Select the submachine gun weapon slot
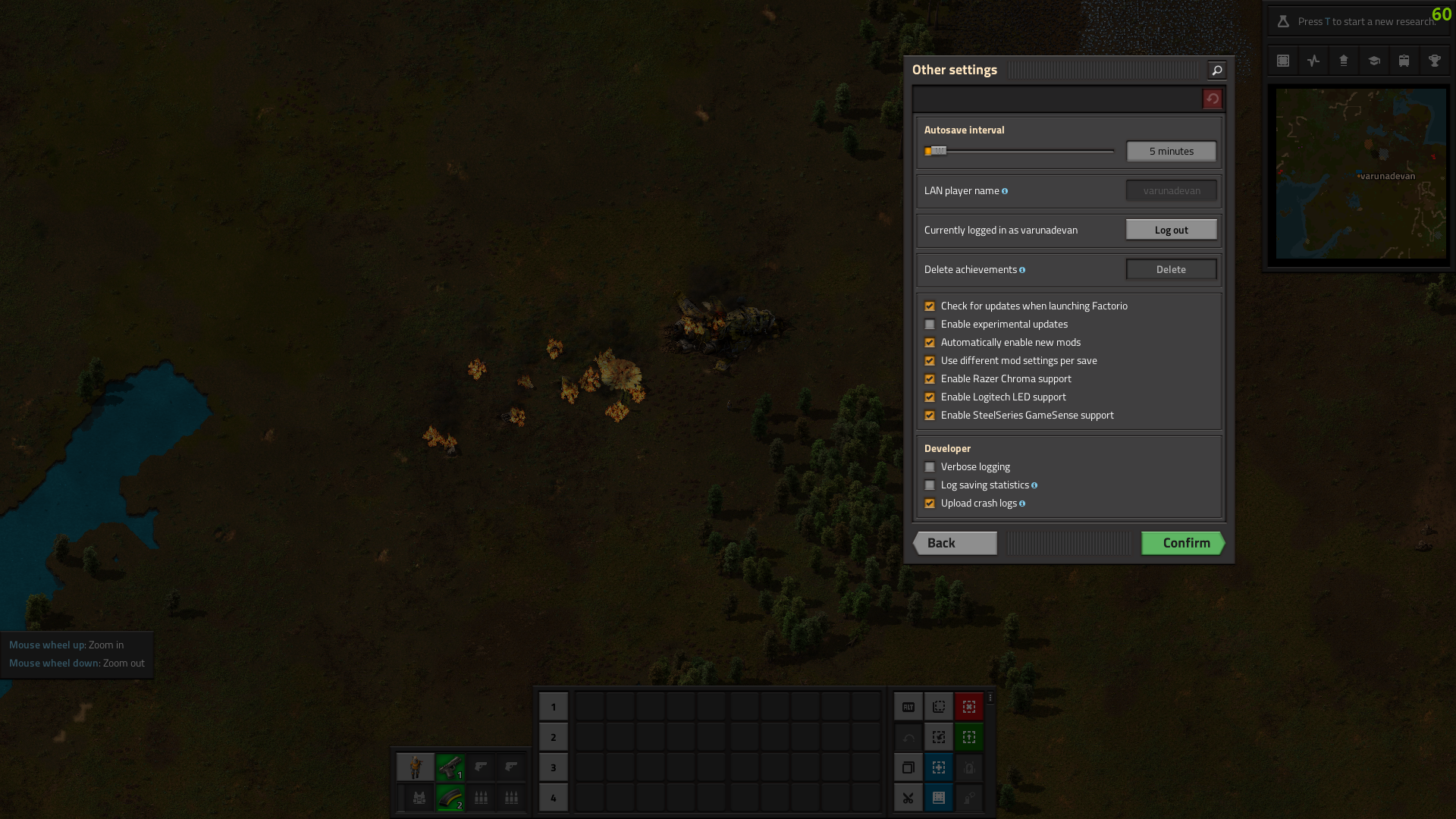The image size is (1456, 819). (450, 767)
